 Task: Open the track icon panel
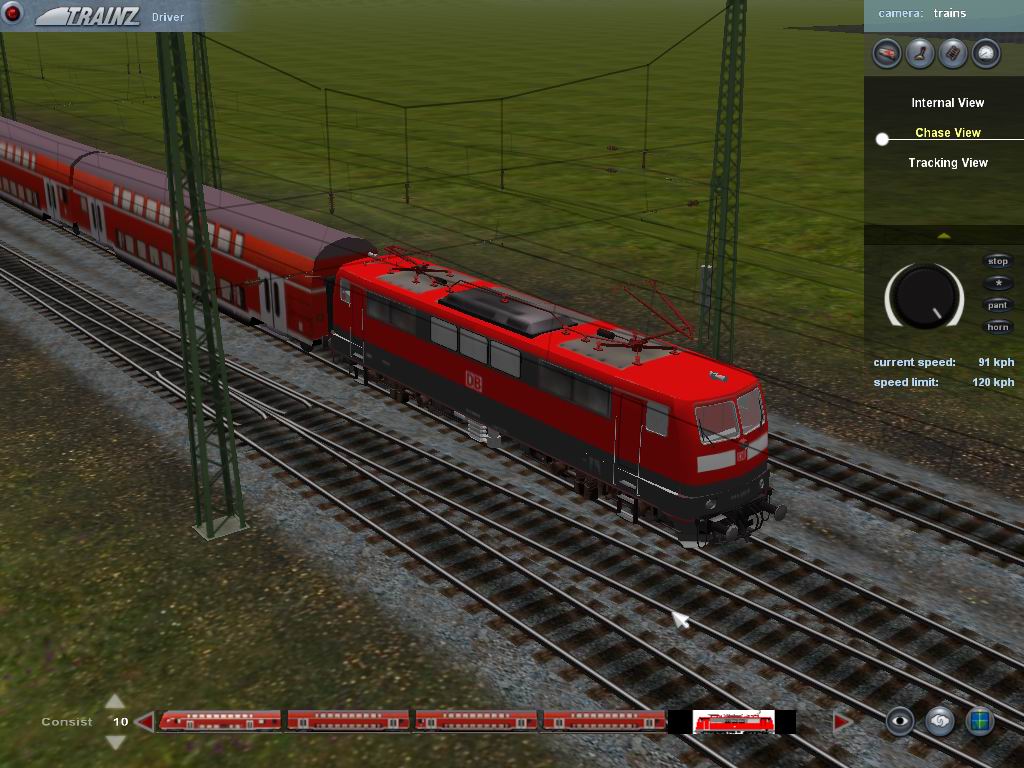(953, 53)
